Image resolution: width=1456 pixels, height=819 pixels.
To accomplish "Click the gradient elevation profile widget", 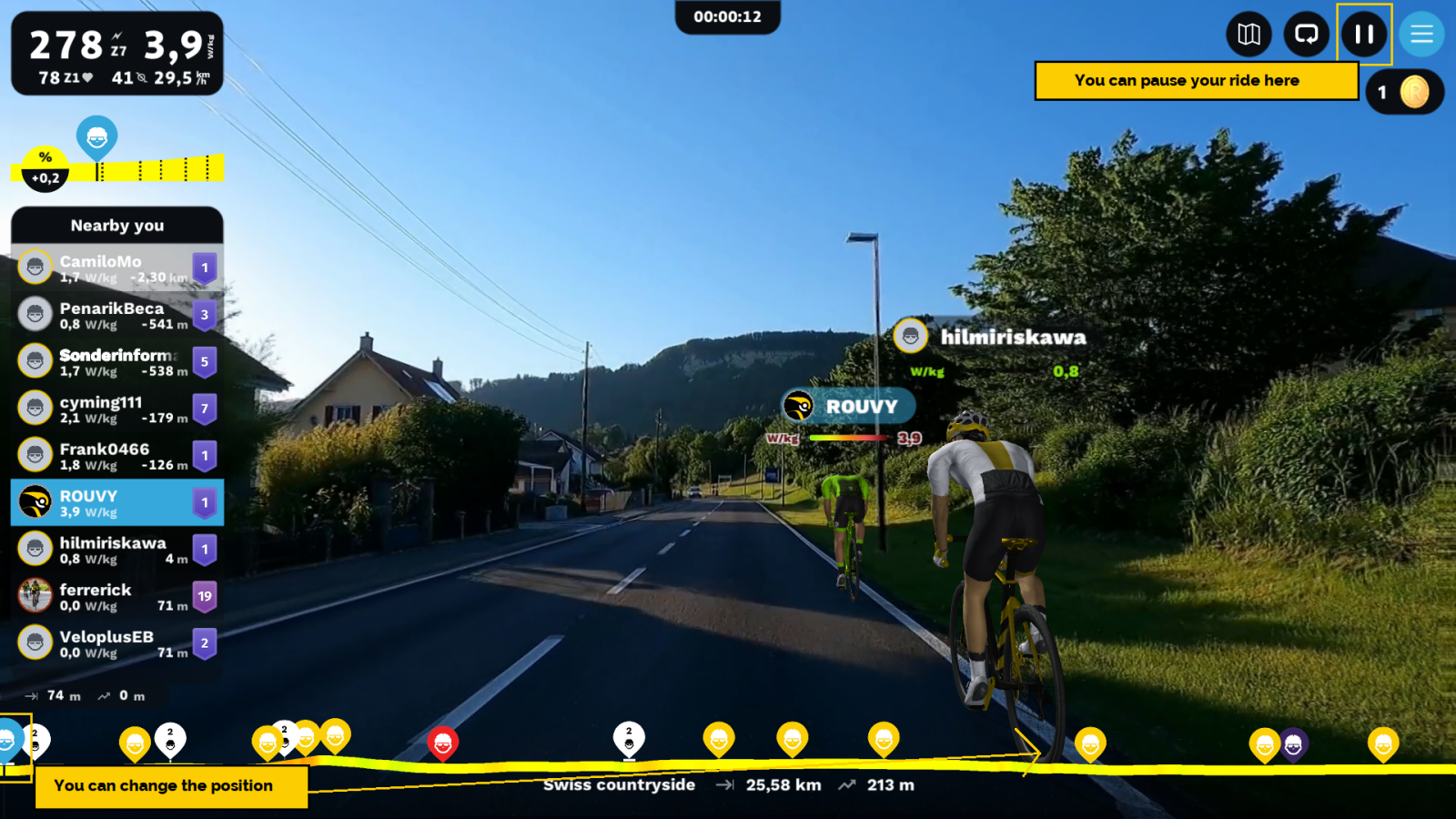I will click(118, 167).
